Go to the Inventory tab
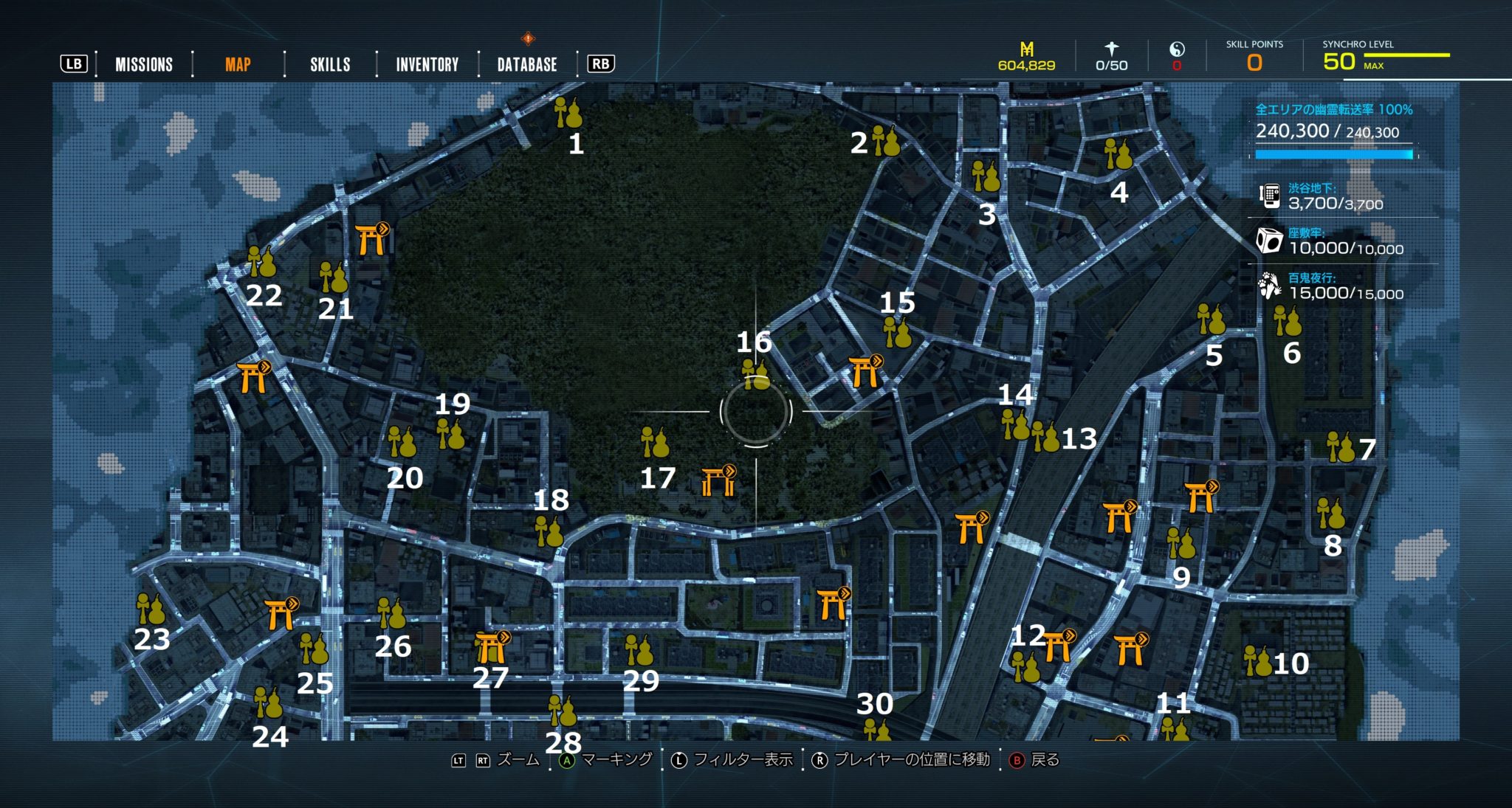 pos(427,65)
